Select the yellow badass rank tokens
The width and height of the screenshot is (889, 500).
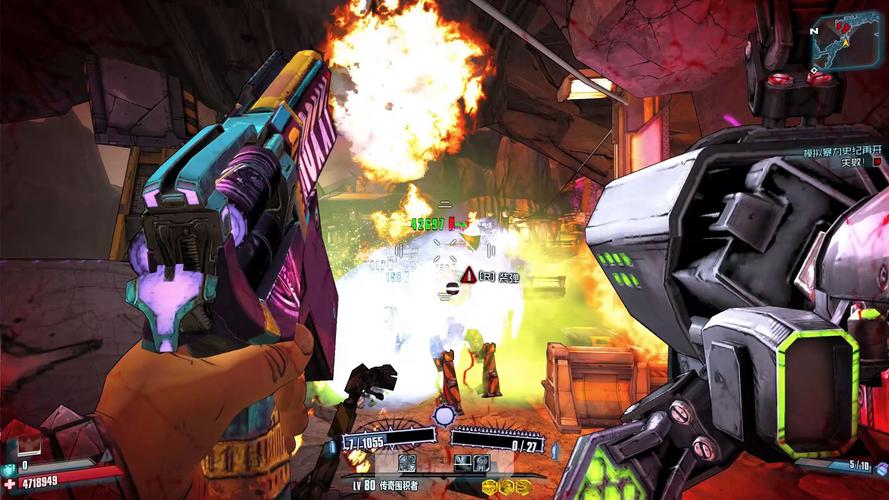pyautogui.click(x=505, y=486)
